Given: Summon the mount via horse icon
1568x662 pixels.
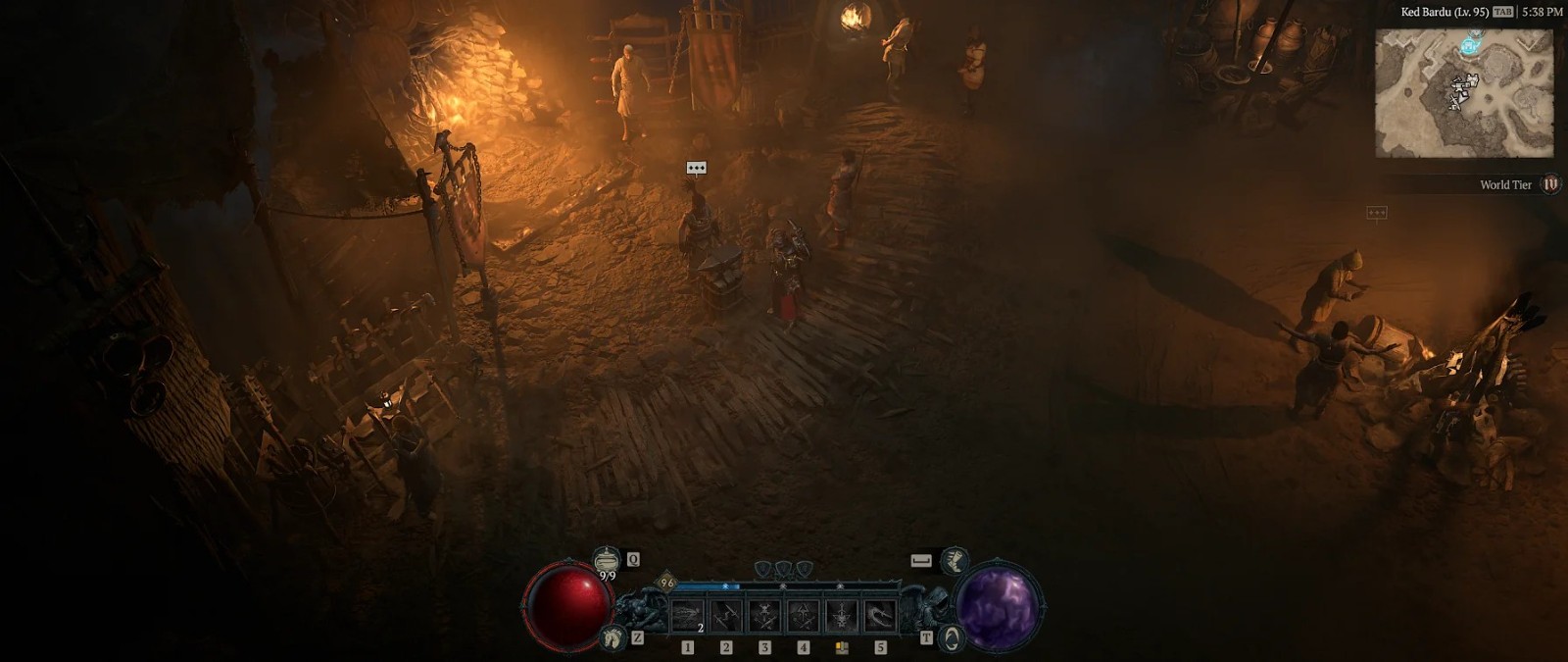Looking at the screenshot, I should click(x=614, y=638).
